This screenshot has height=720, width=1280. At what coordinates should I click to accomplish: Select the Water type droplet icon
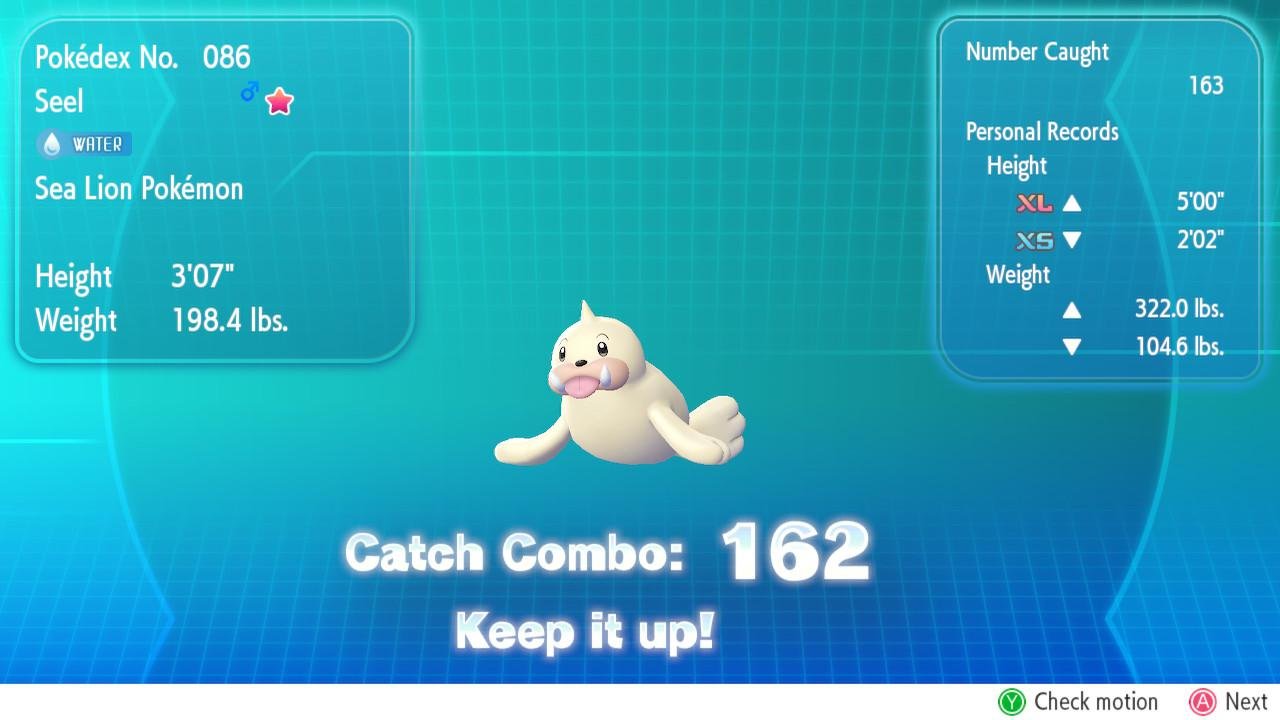coord(49,144)
